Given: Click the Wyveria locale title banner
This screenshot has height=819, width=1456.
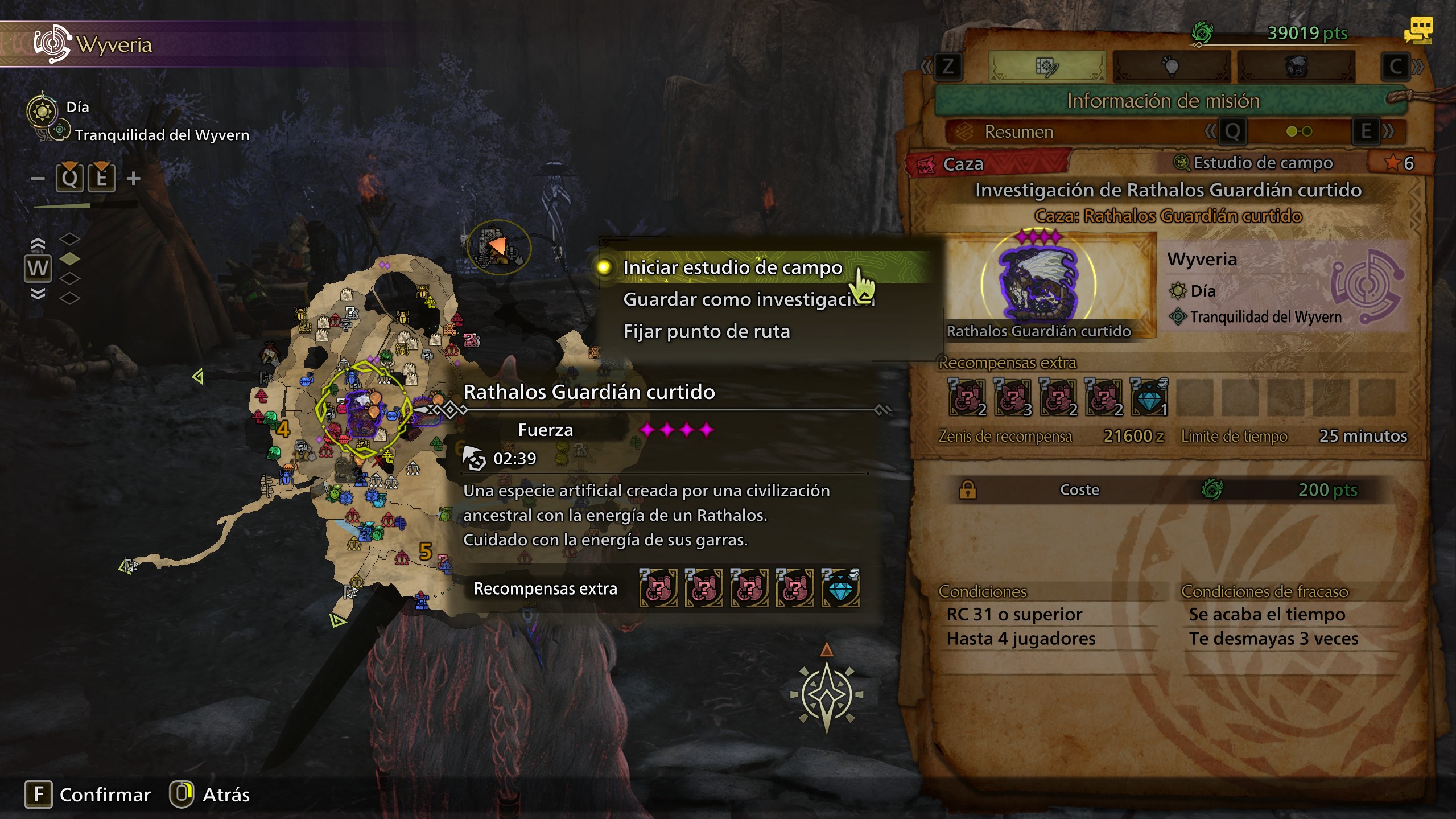Looking at the screenshot, I should [x=114, y=44].
